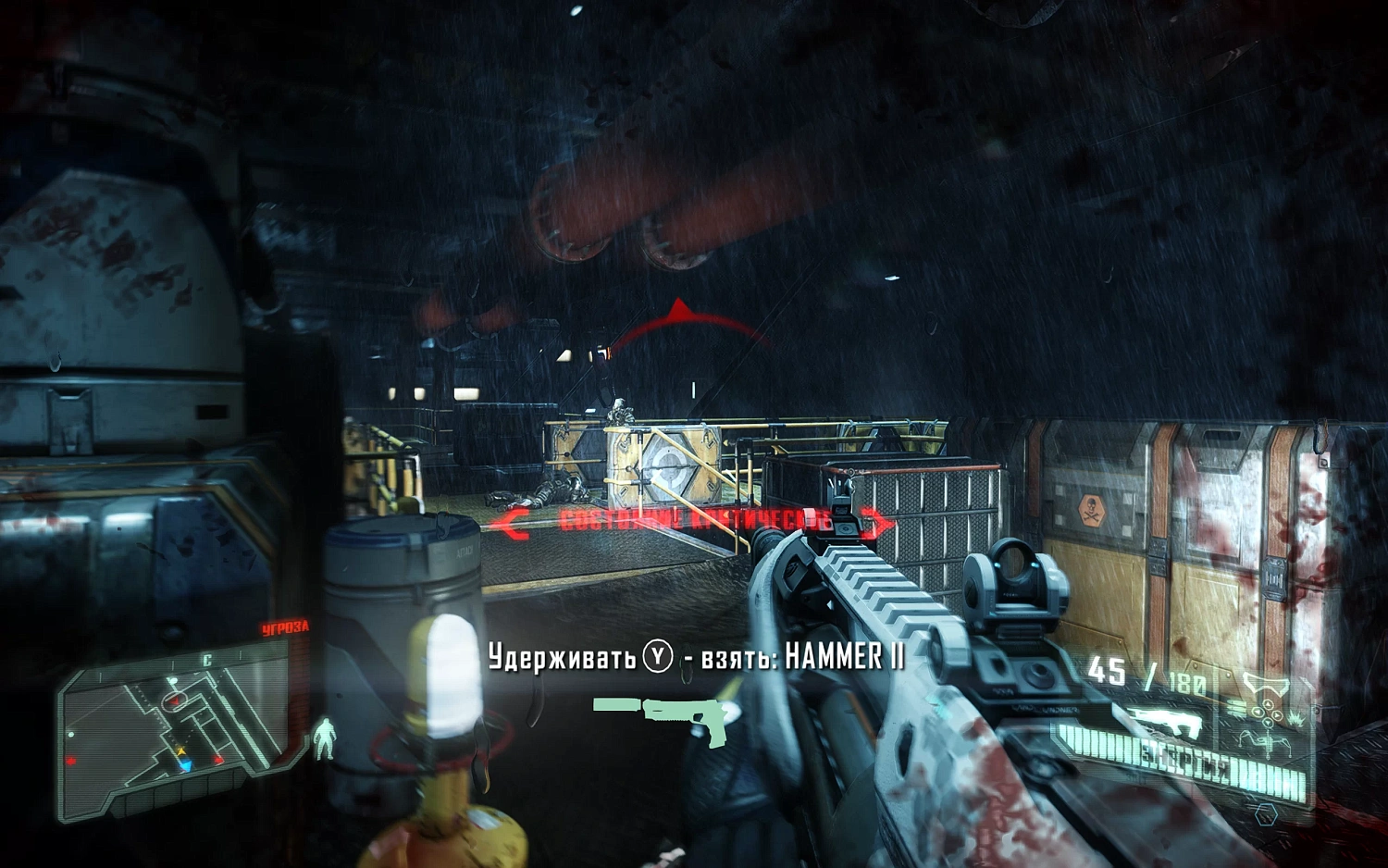1388x868 pixels.
Task: Click the nanosuit armor icon near the ammo counter
Action: coord(1267,685)
